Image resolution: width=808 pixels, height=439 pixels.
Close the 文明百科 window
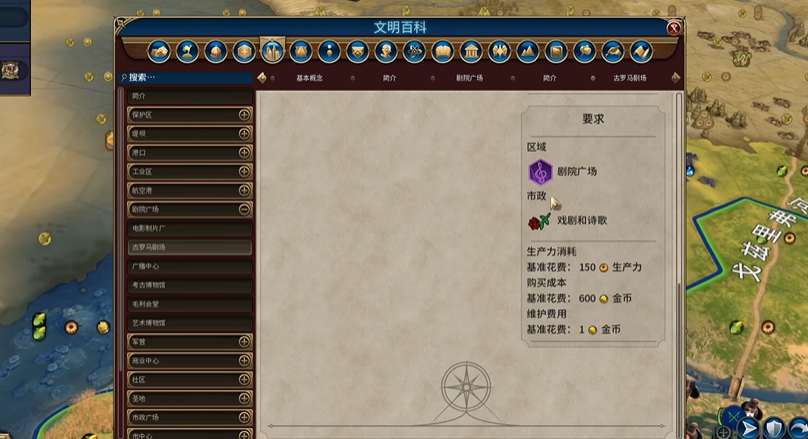point(674,28)
